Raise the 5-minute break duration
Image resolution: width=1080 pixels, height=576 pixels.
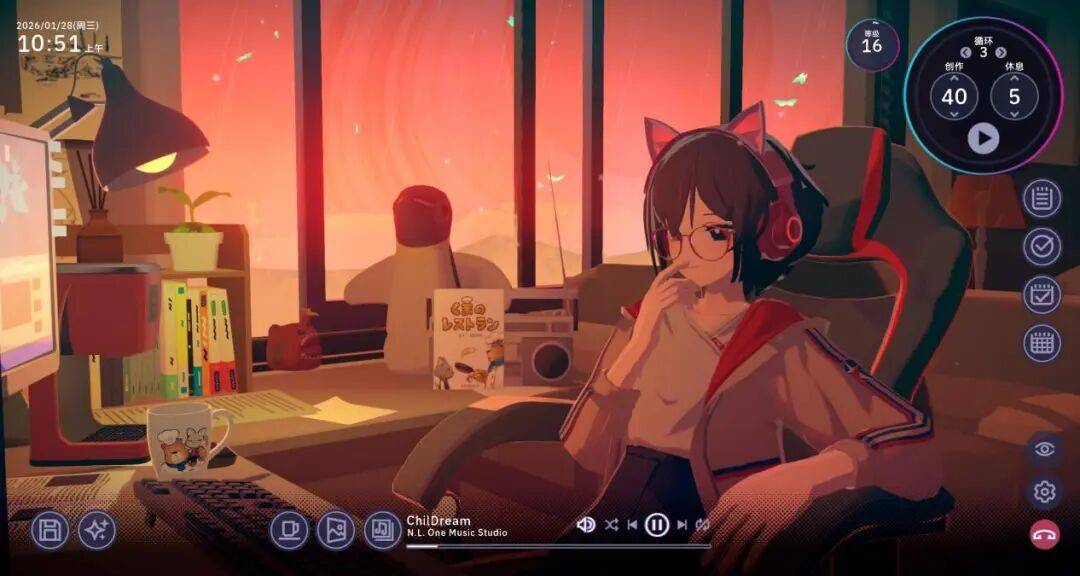1014,76
